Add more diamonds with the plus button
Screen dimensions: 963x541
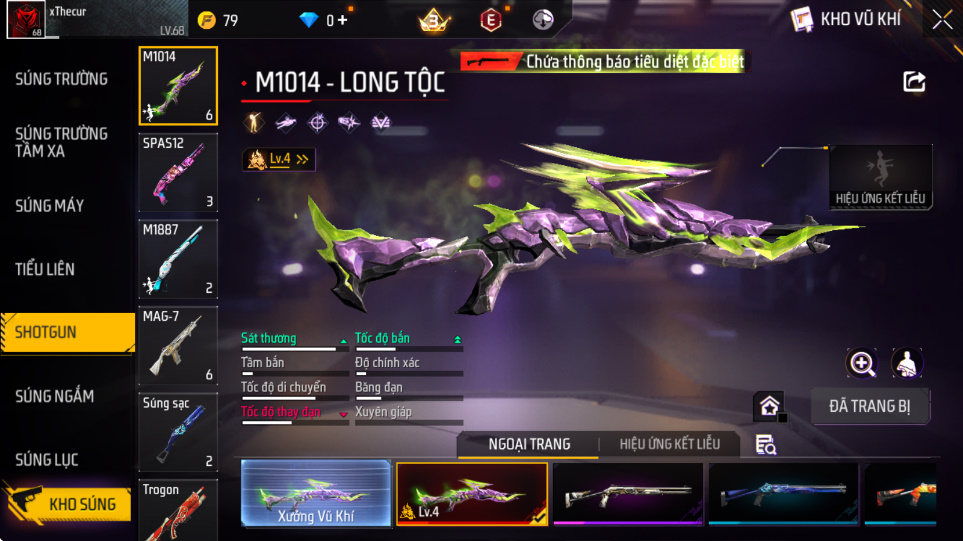coord(343,20)
